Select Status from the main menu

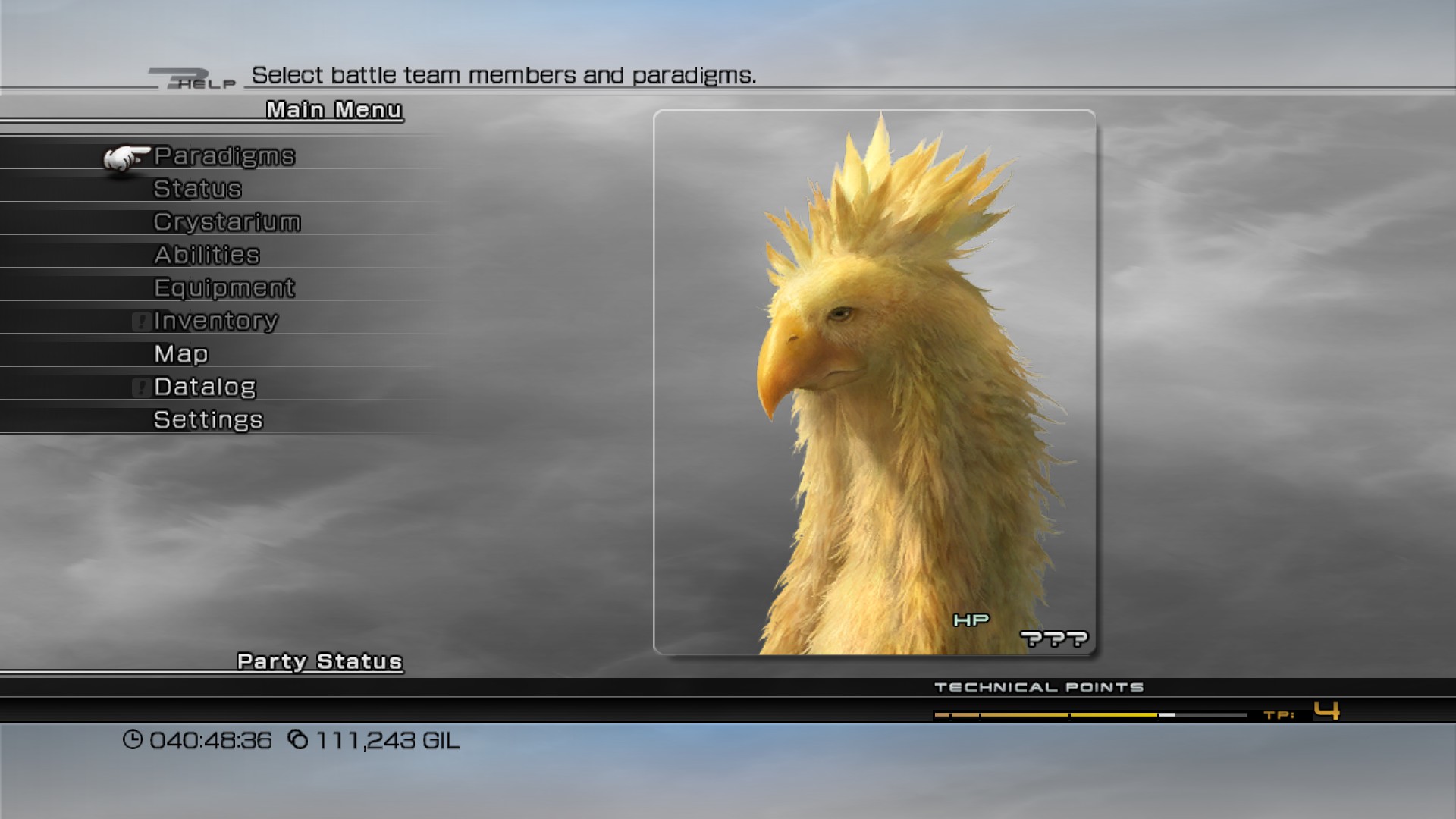pyautogui.click(x=197, y=189)
